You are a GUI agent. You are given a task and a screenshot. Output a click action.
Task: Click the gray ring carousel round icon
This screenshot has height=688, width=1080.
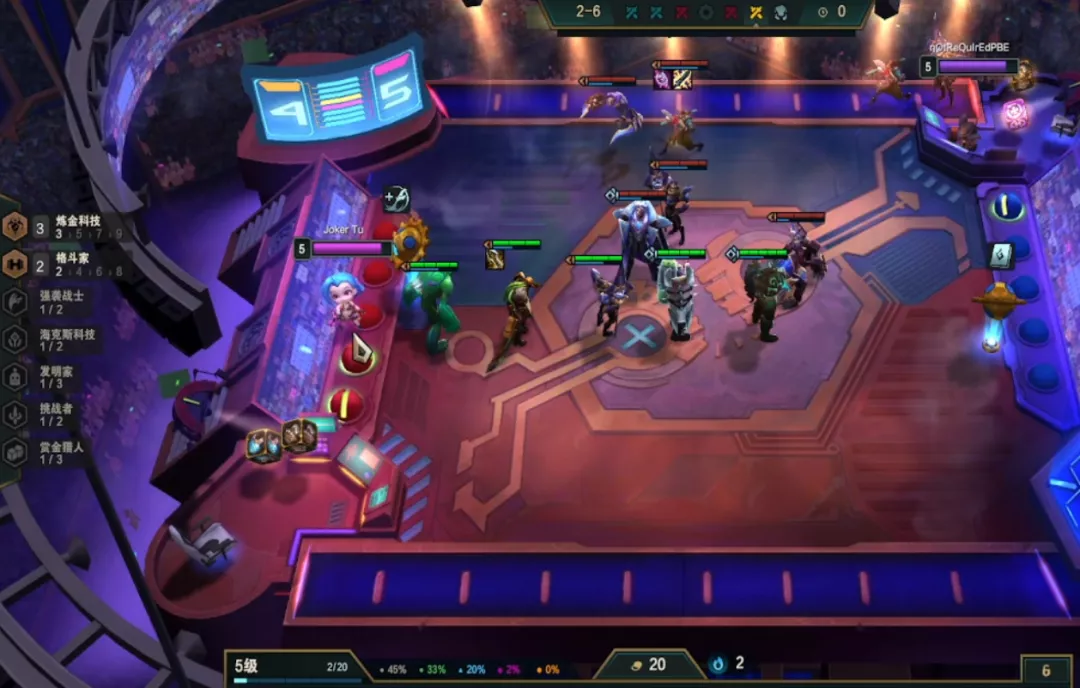coord(707,12)
